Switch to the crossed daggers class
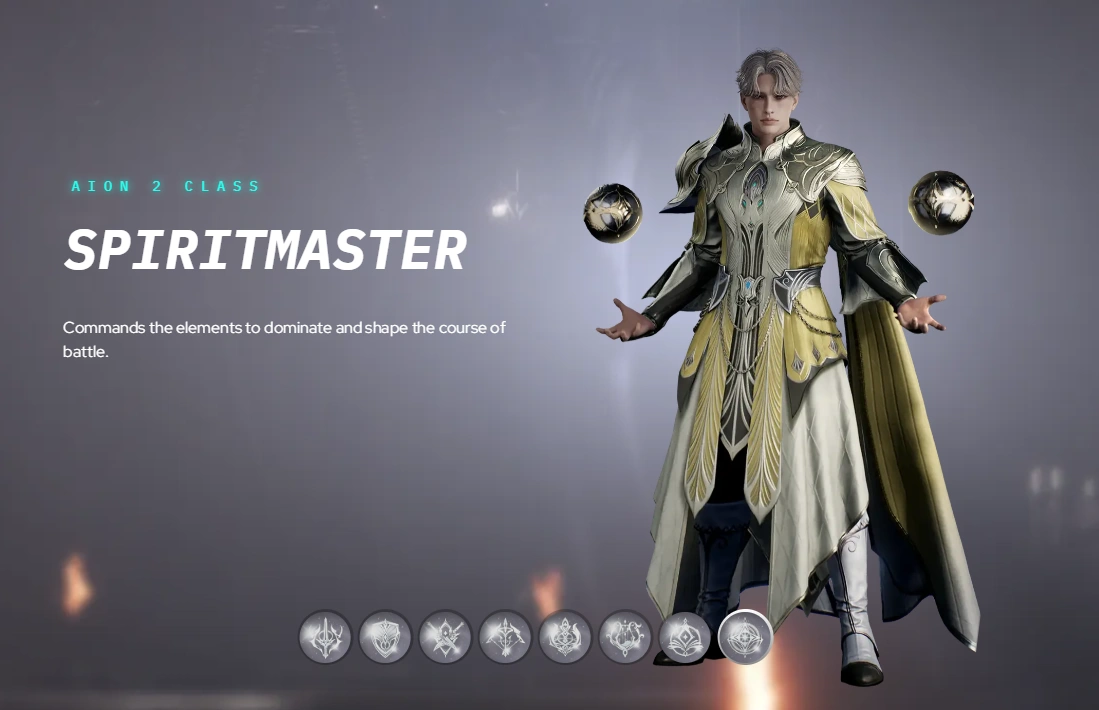 [445, 637]
